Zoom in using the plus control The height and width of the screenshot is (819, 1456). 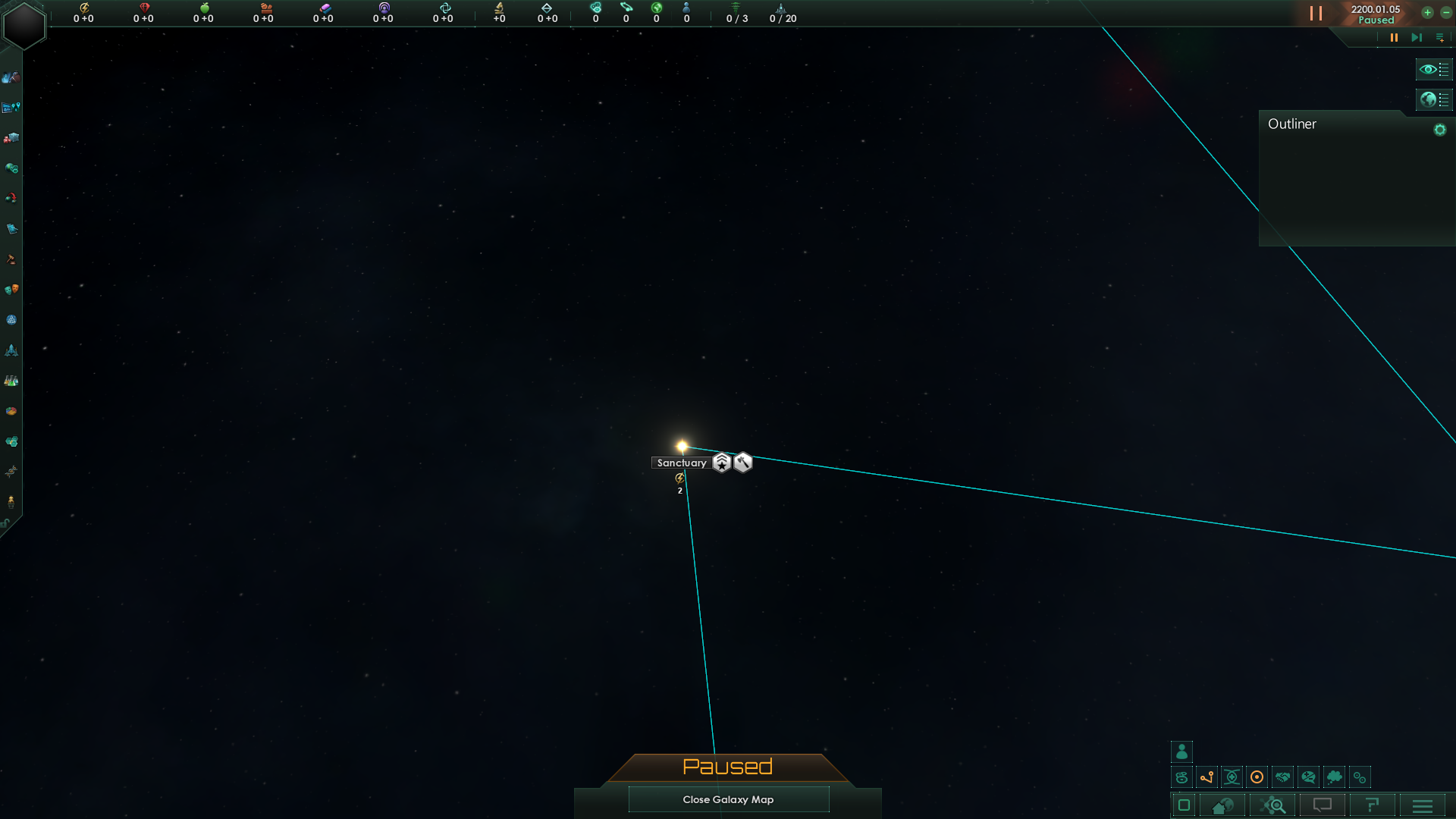tap(1427, 13)
